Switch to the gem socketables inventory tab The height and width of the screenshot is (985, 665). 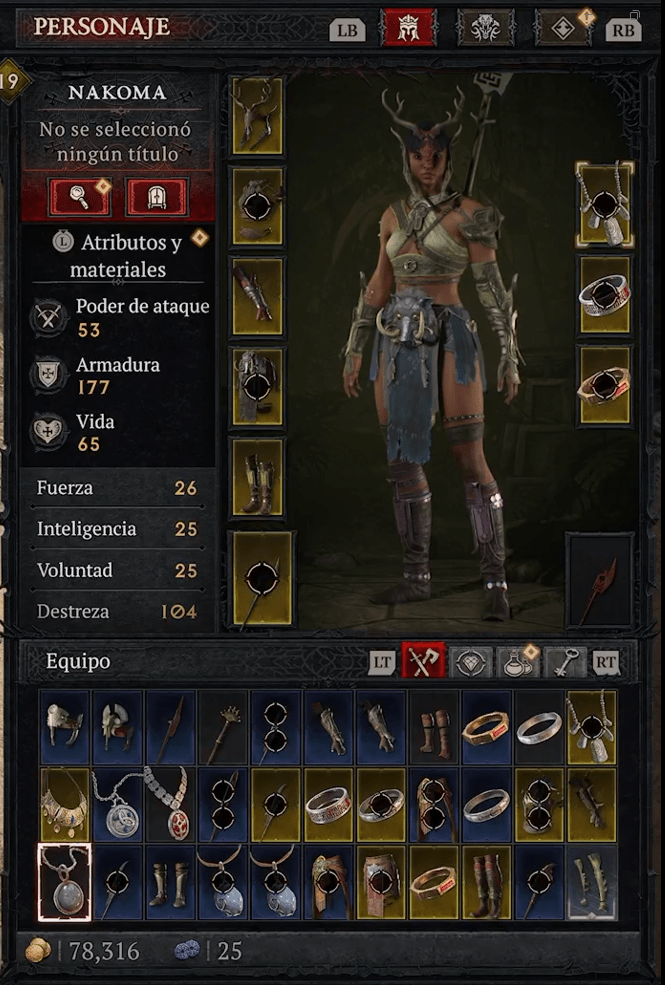[x=470, y=661]
